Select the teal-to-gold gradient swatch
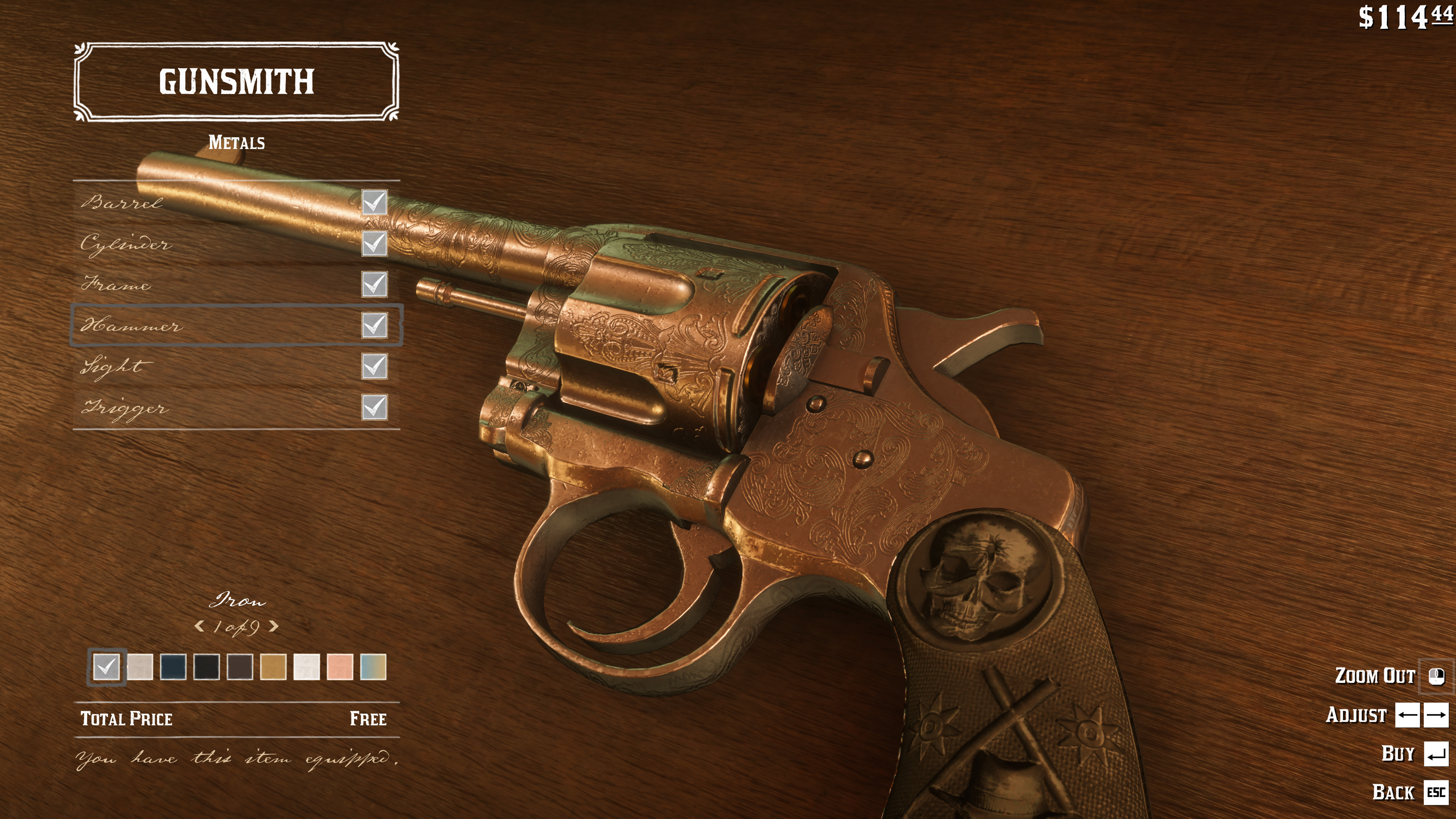Viewport: 1456px width, 819px height. coord(373,667)
